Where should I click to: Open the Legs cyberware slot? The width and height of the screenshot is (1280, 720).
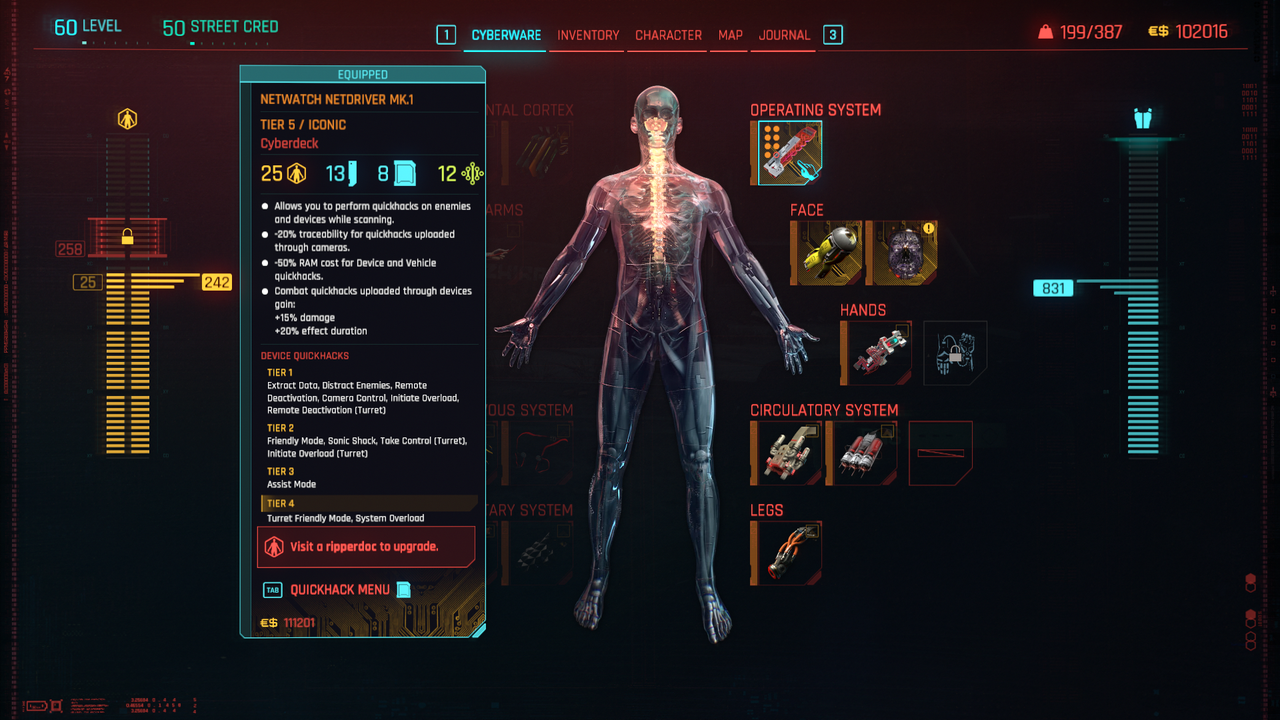786,553
